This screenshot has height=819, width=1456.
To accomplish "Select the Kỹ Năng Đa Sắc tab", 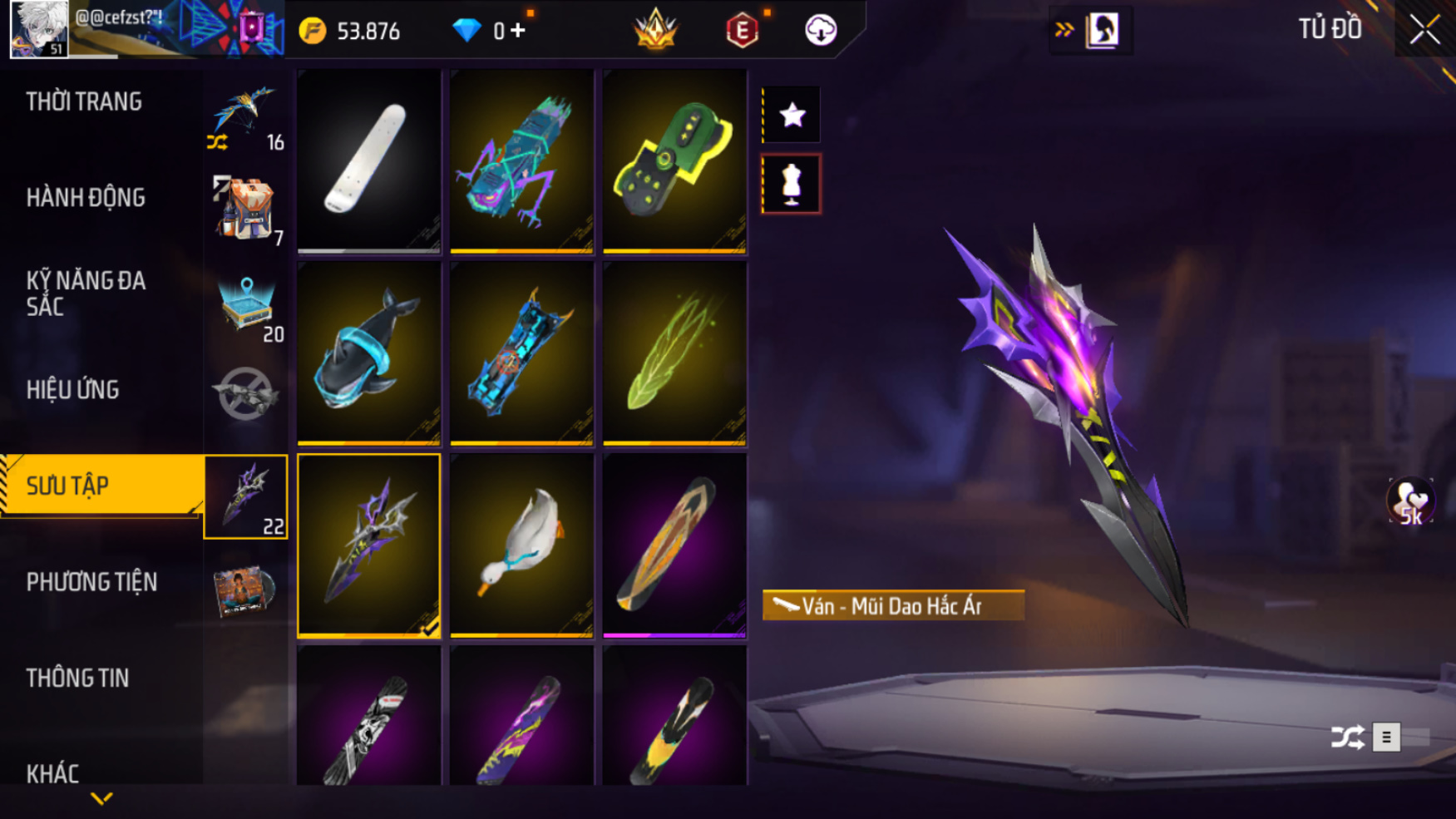I will [86, 294].
